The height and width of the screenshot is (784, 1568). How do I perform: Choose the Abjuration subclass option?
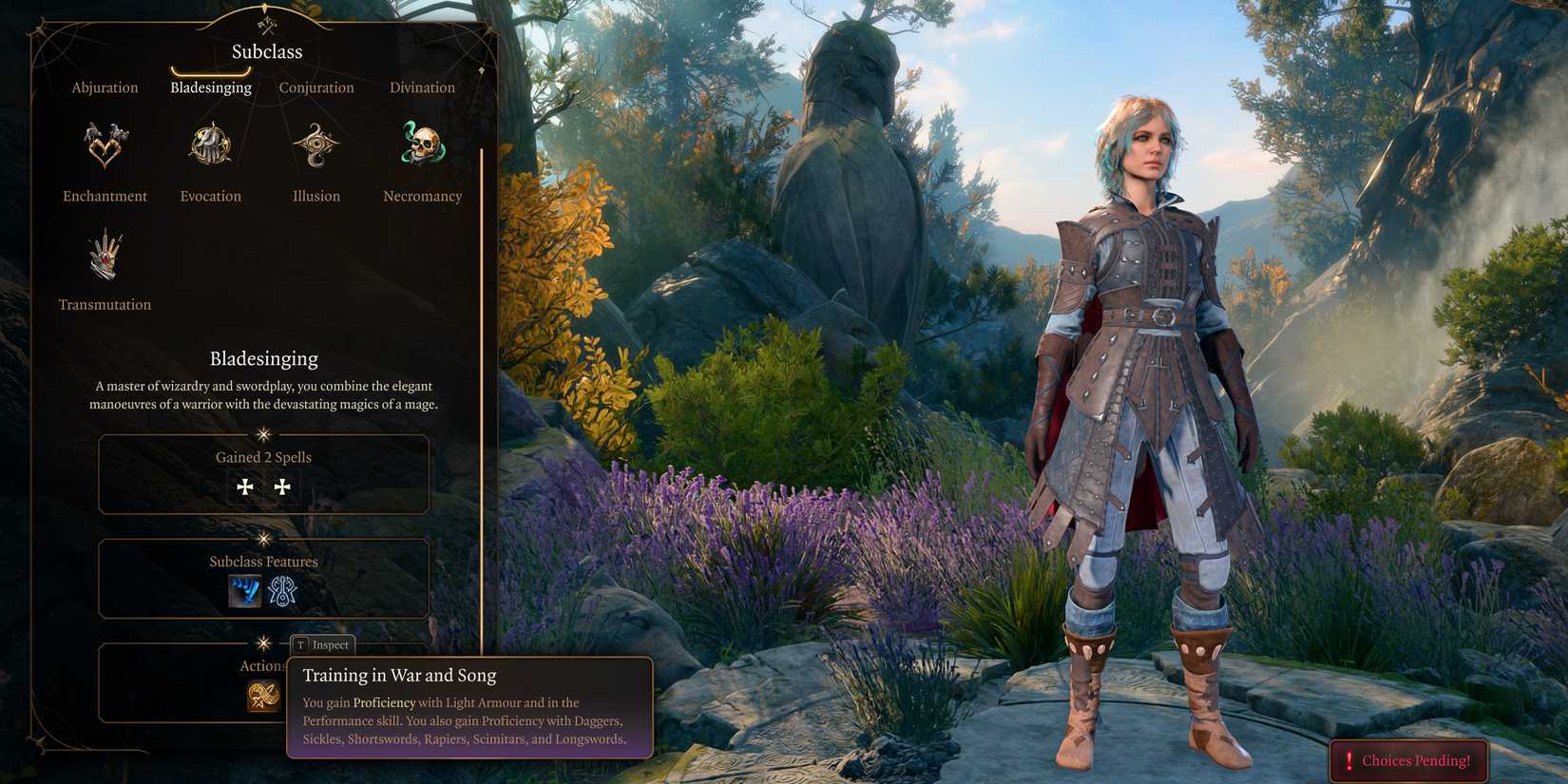[105, 87]
